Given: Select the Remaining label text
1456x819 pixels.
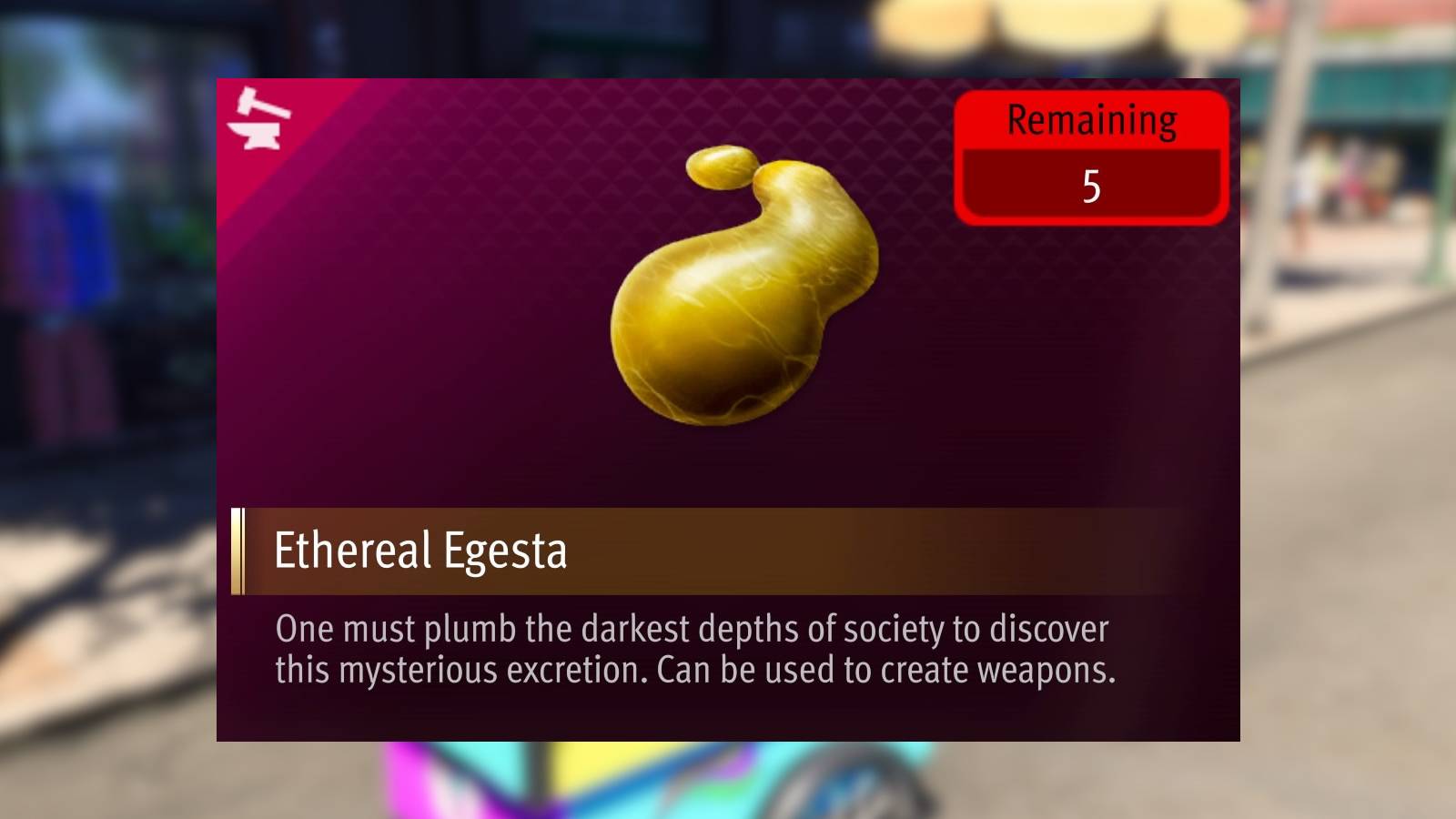Looking at the screenshot, I should coord(1092,120).
